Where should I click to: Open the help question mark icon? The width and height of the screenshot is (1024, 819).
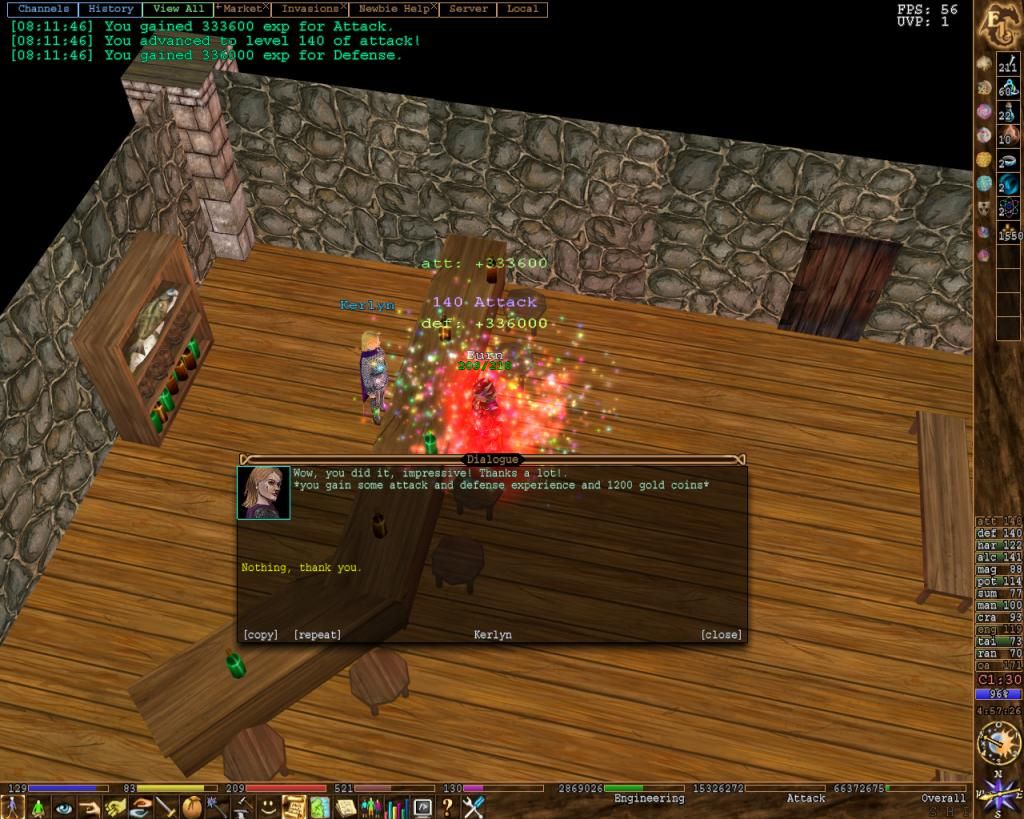pos(448,807)
